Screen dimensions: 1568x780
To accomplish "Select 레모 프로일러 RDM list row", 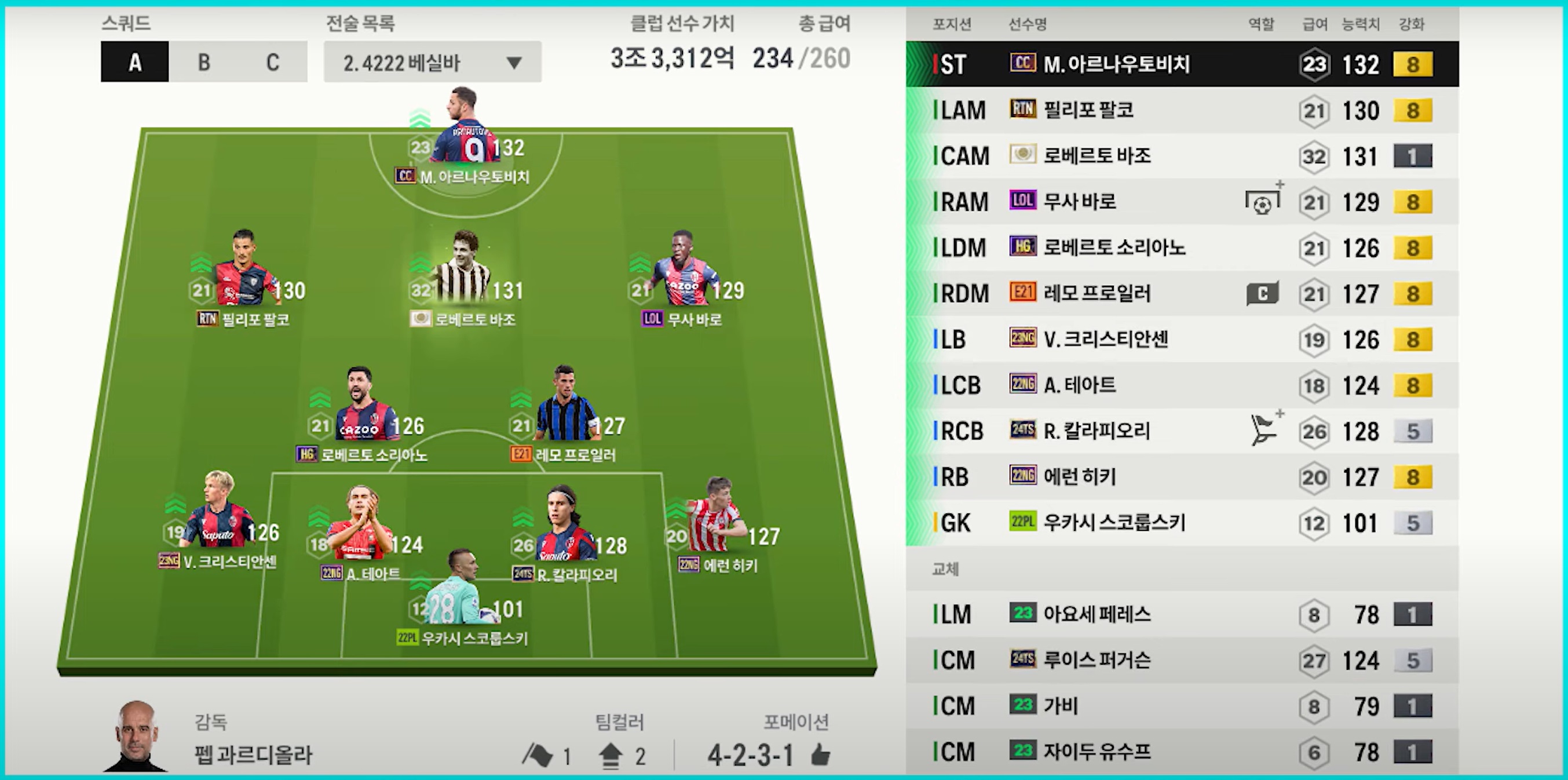I will coord(1181,293).
